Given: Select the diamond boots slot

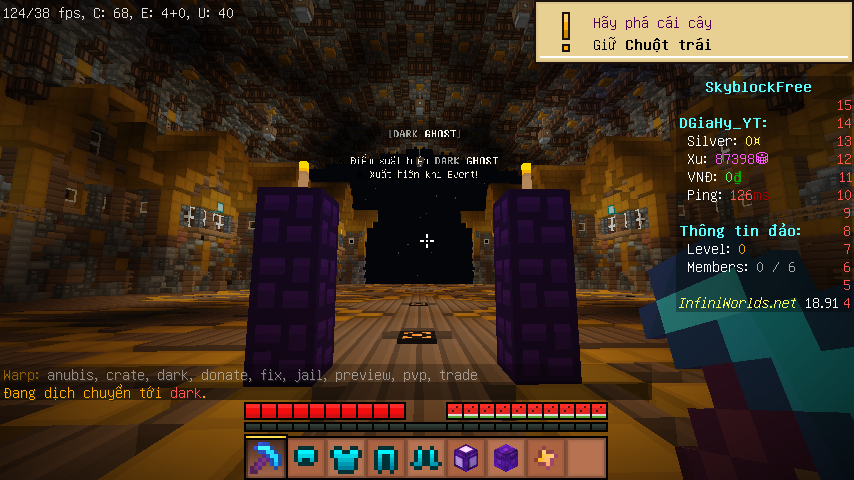Looking at the screenshot, I should click(426, 458).
